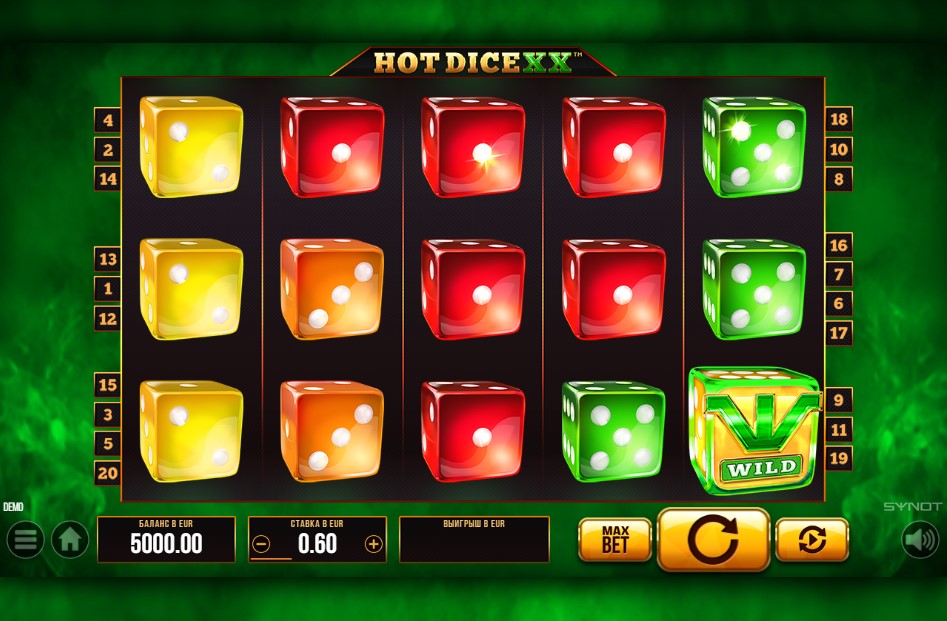Viewport: 947px width, 621px height.
Task: Show payline number 20 marker
Action: pos(108,474)
